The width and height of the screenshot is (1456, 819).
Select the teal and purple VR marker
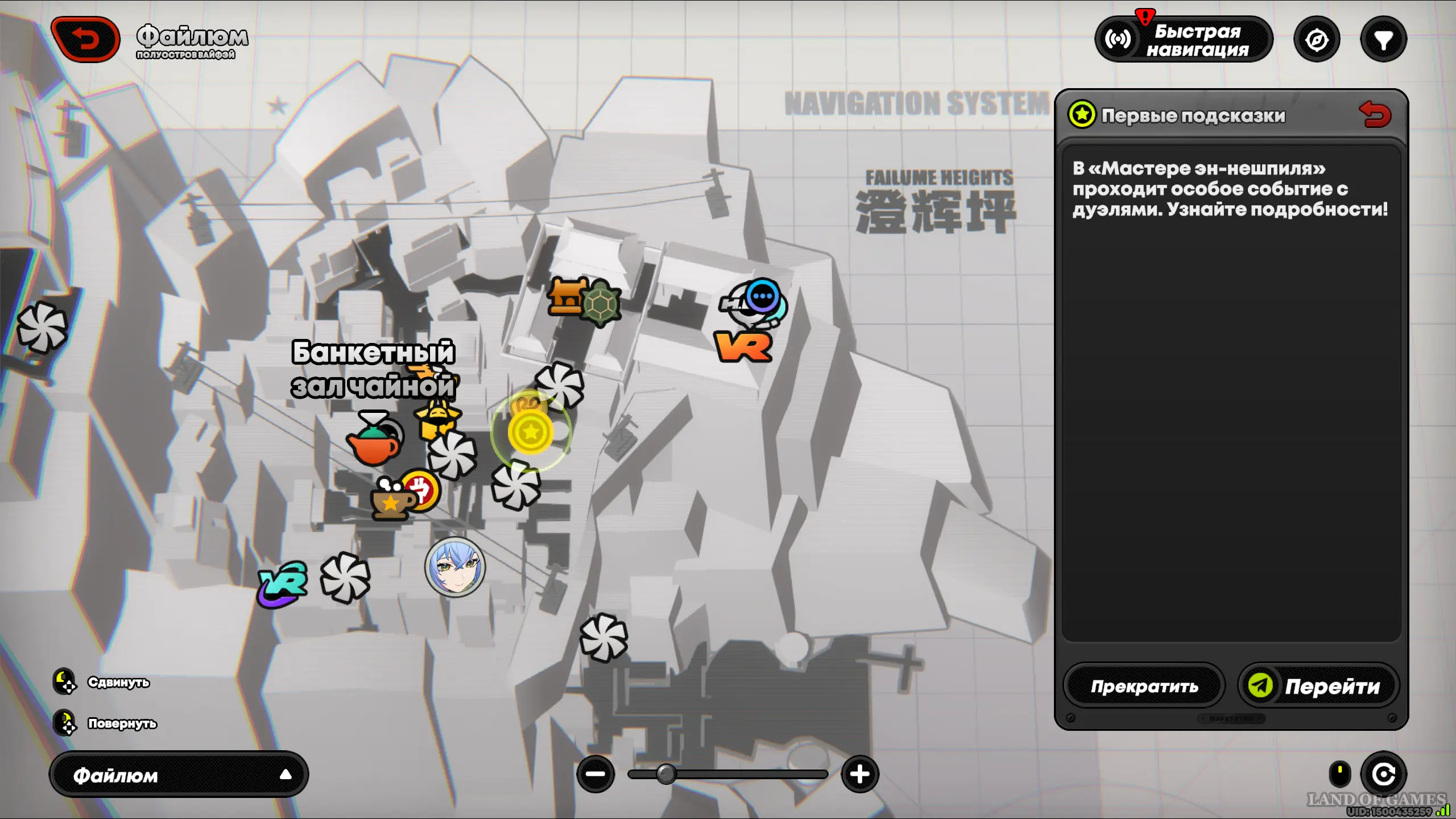coord(283,584)
